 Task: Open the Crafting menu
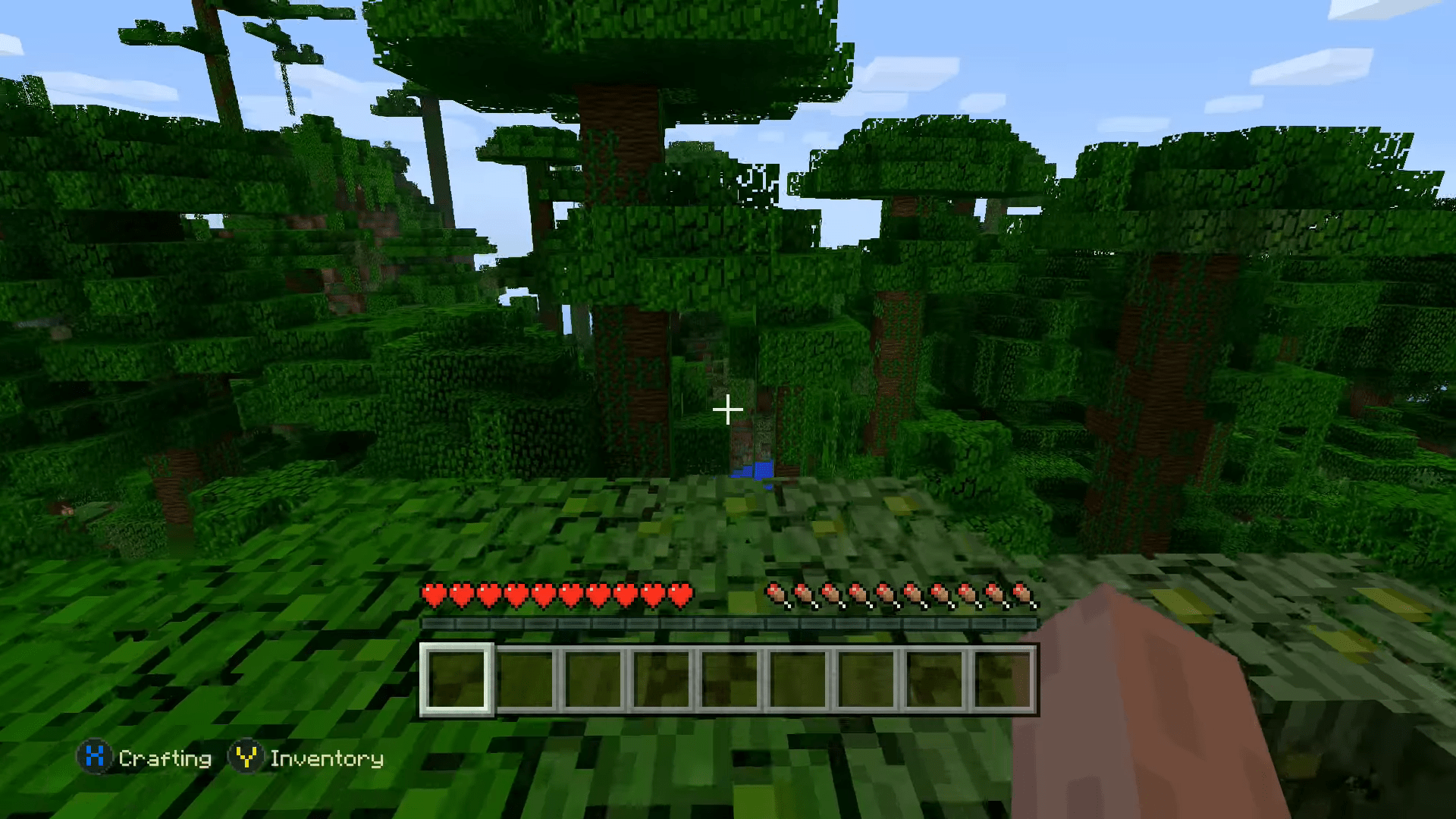pyautogui.click(x=165, y=758)
